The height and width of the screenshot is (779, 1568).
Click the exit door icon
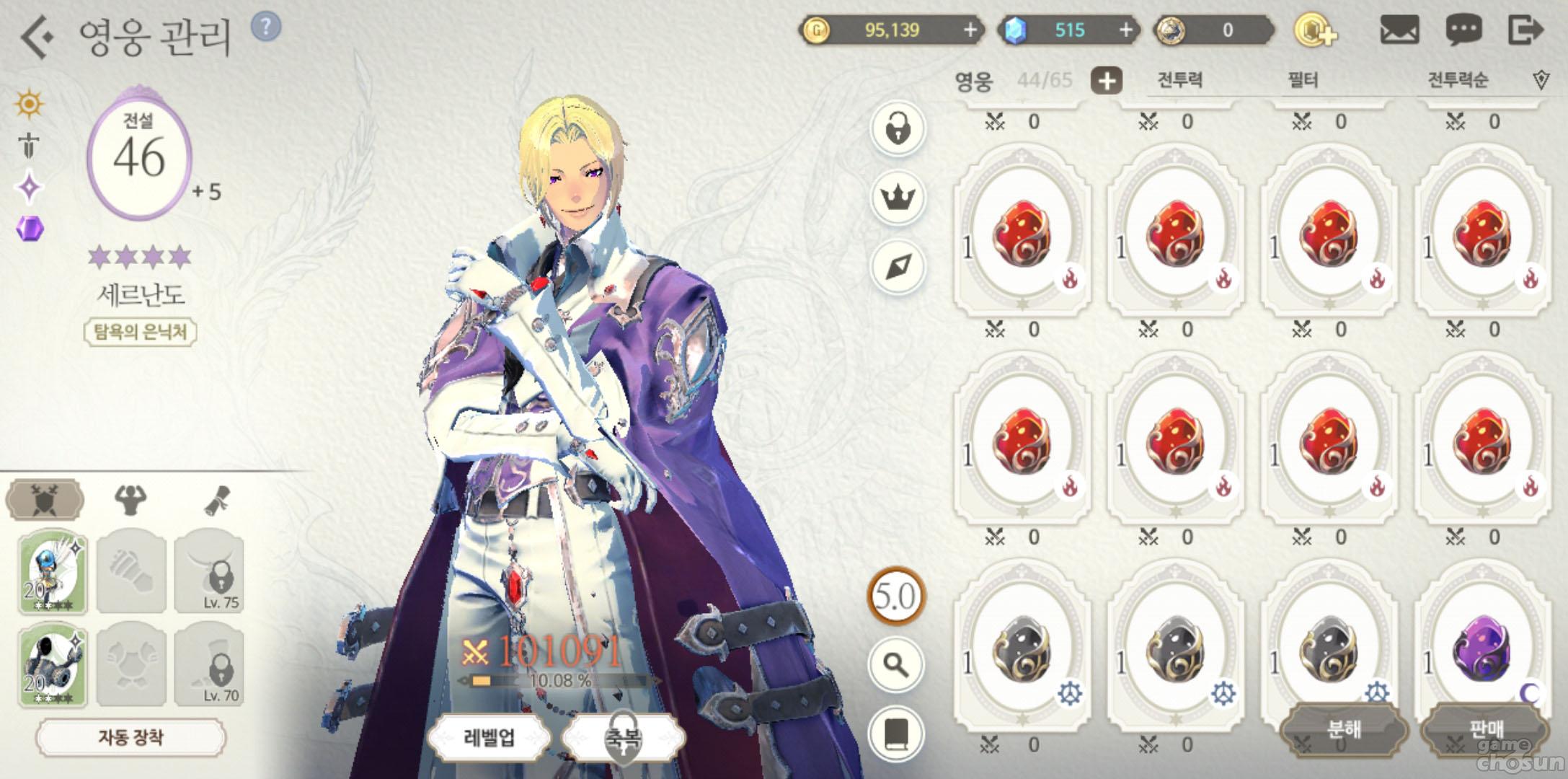(1525, 30)
